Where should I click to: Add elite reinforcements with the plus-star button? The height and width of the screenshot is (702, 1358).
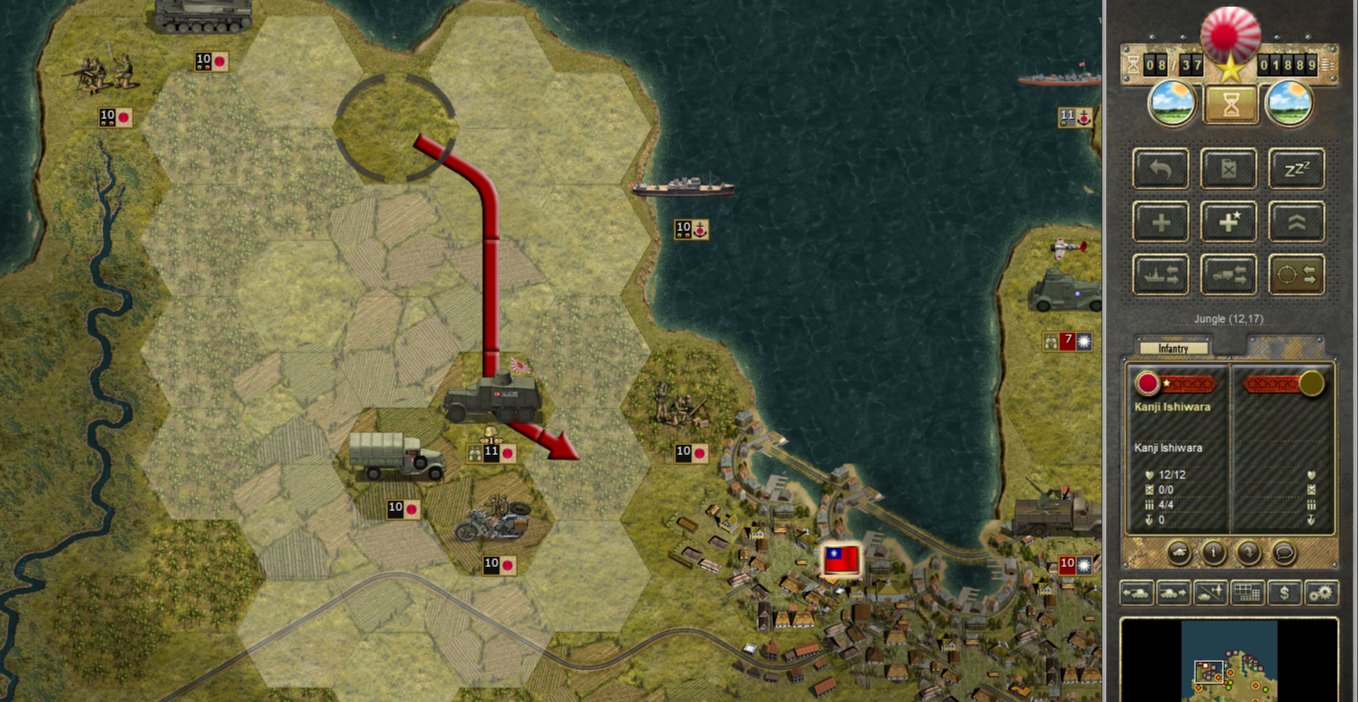[x=1229, y=222]
